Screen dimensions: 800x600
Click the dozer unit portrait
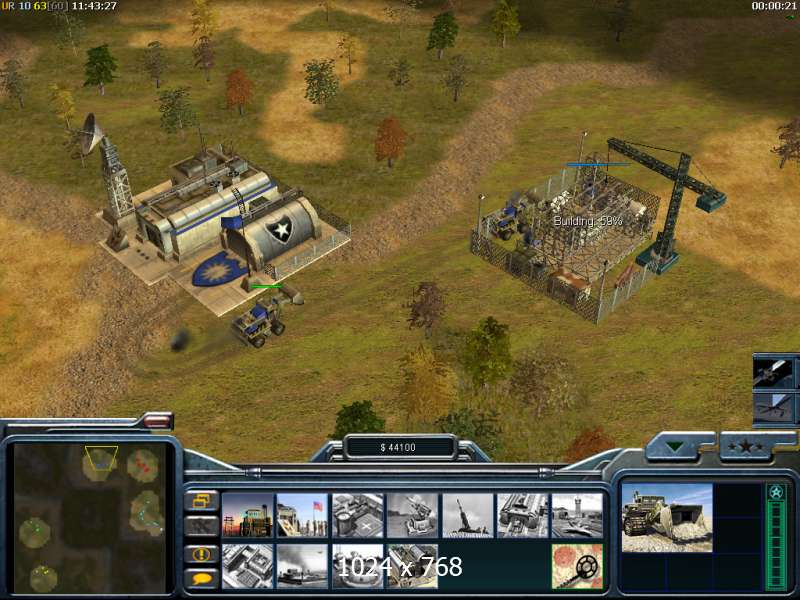coord(667,518)
